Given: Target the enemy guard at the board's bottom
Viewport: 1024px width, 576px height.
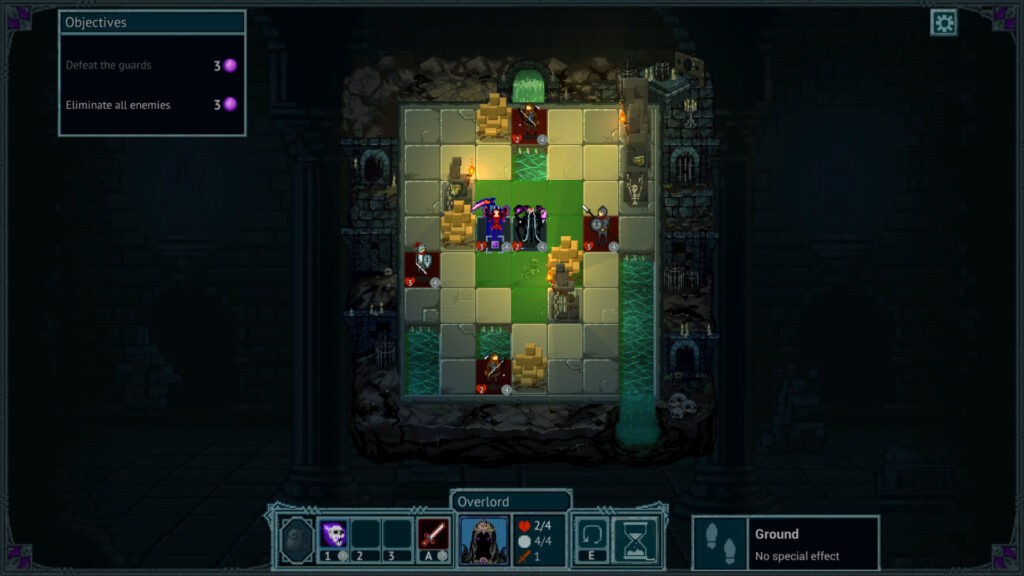Looking at the screenshot, I should tap(493, 374).
